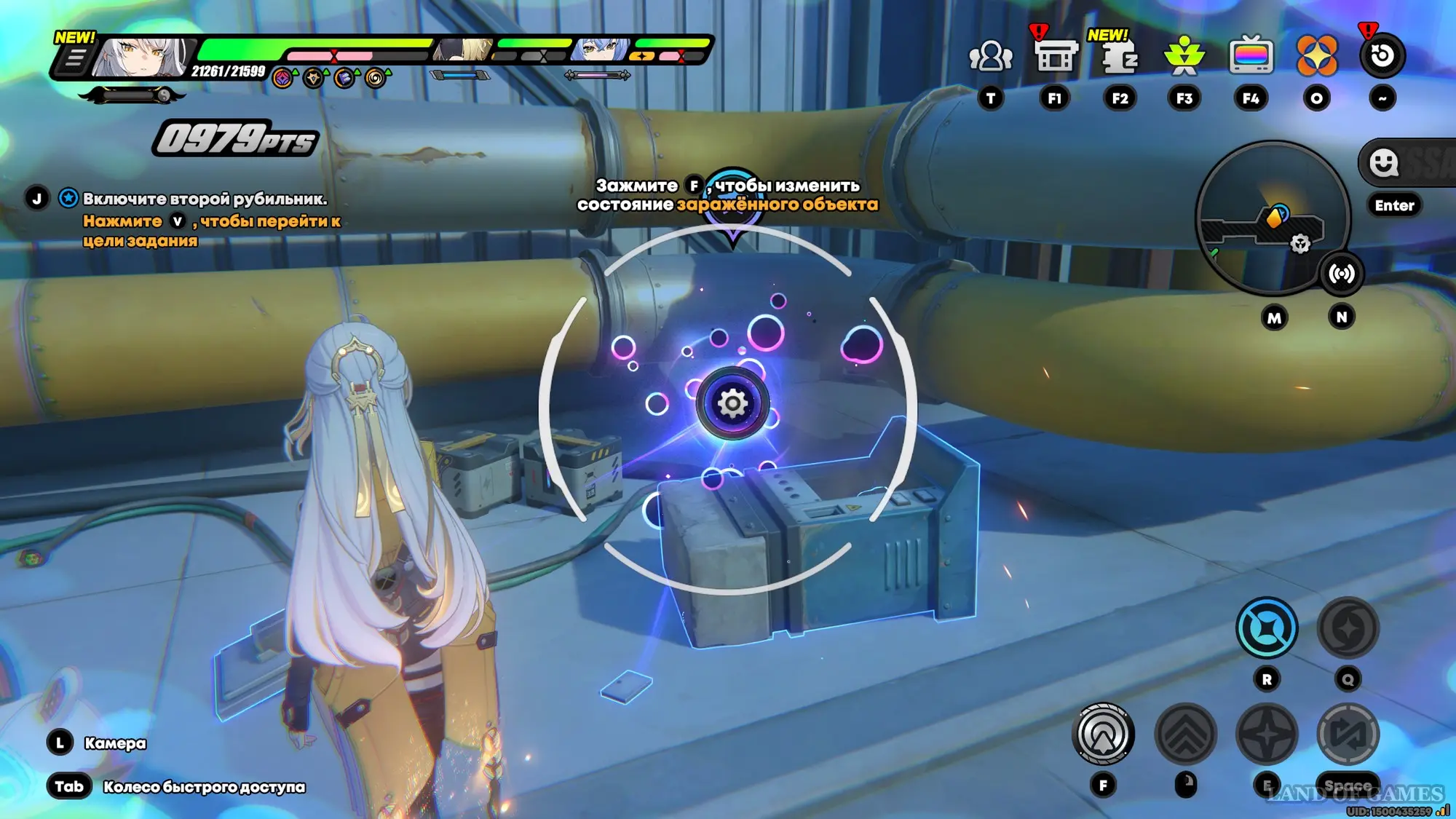Select the white-haired active character portrait
This screenshot has width=1456, height=819.
142,58
